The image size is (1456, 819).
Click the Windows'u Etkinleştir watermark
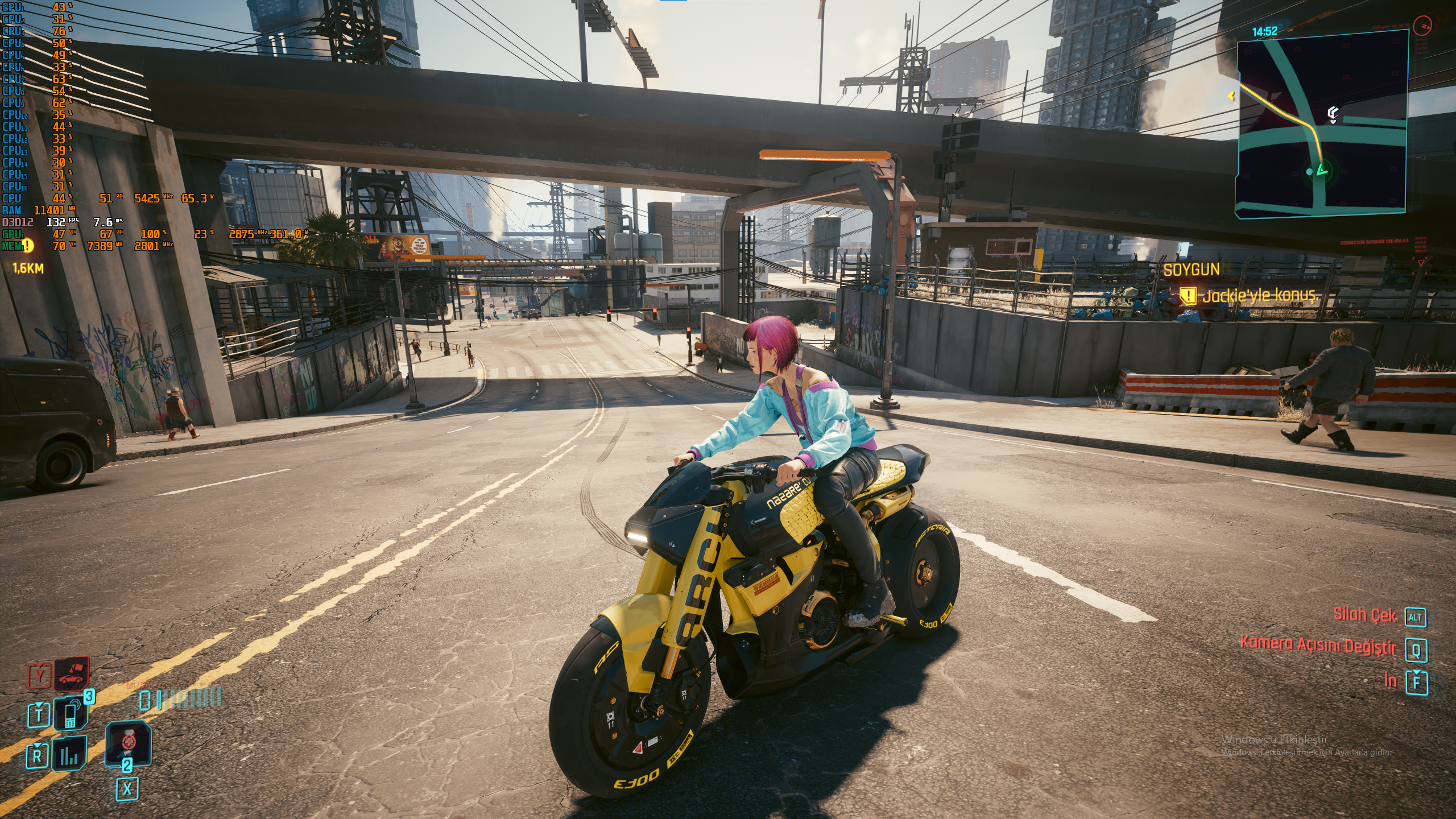1274,740
